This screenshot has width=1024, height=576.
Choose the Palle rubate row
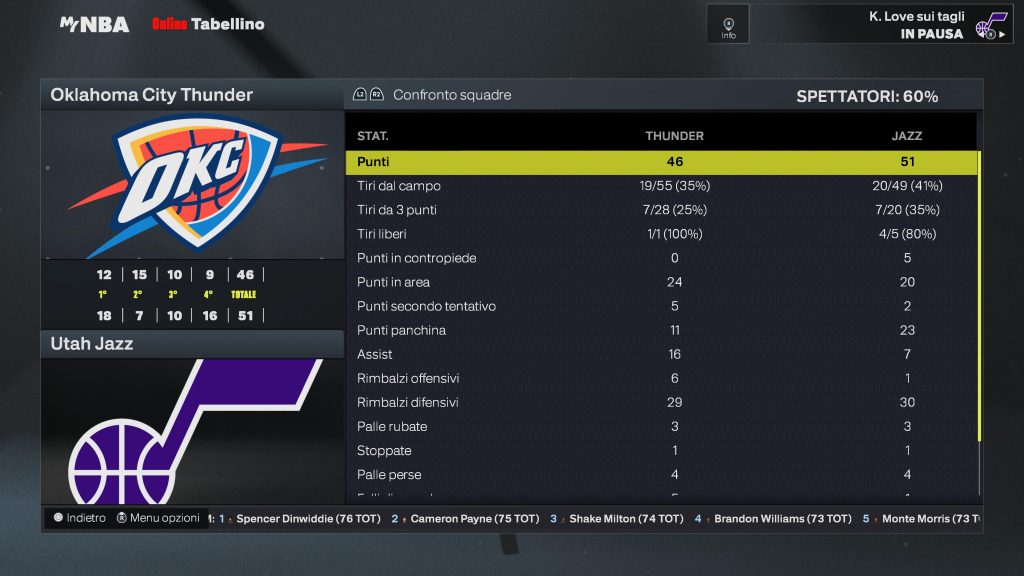tap(661, 426)
